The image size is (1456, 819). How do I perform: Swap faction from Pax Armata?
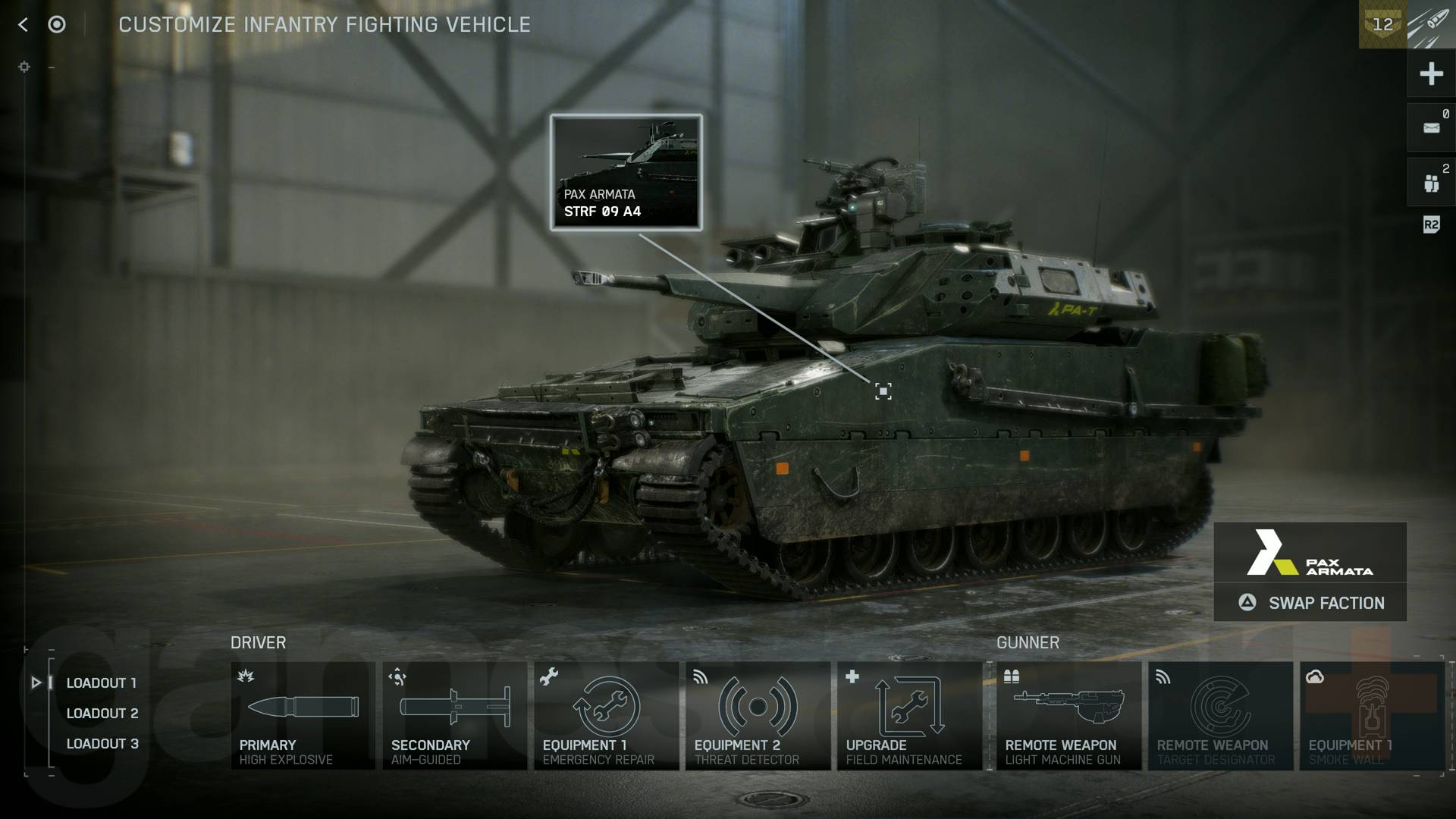tap(1310, 603)
